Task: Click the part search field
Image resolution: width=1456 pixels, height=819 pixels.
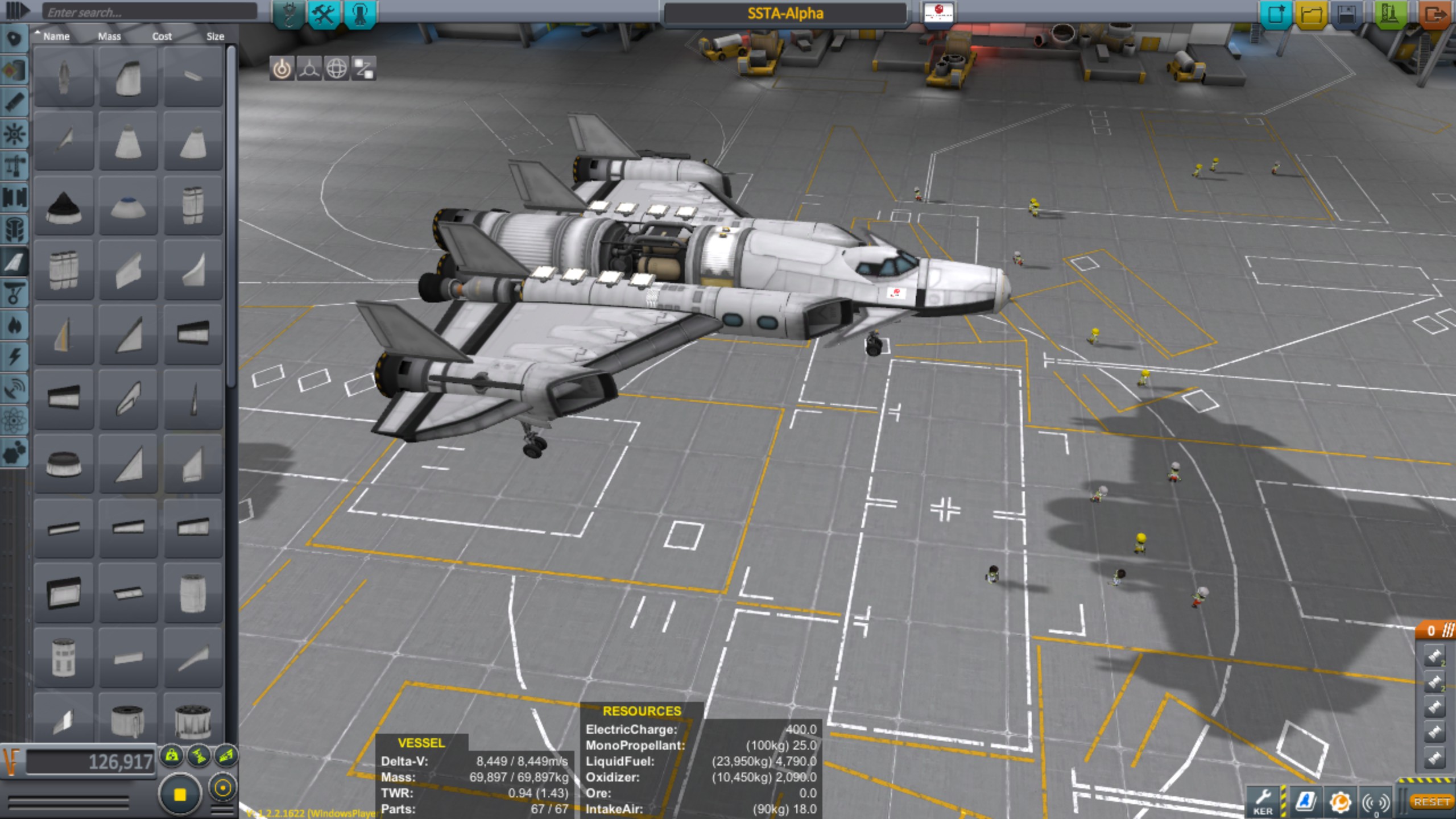Action: click(150, 13)
